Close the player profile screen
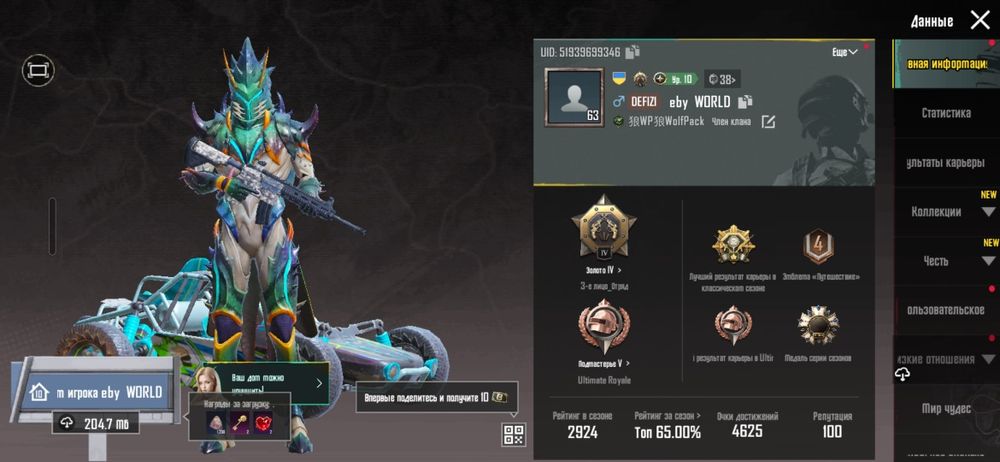The width and height of the screenshot is (1000, 462). pyautogui.click(x=980, y=20)
